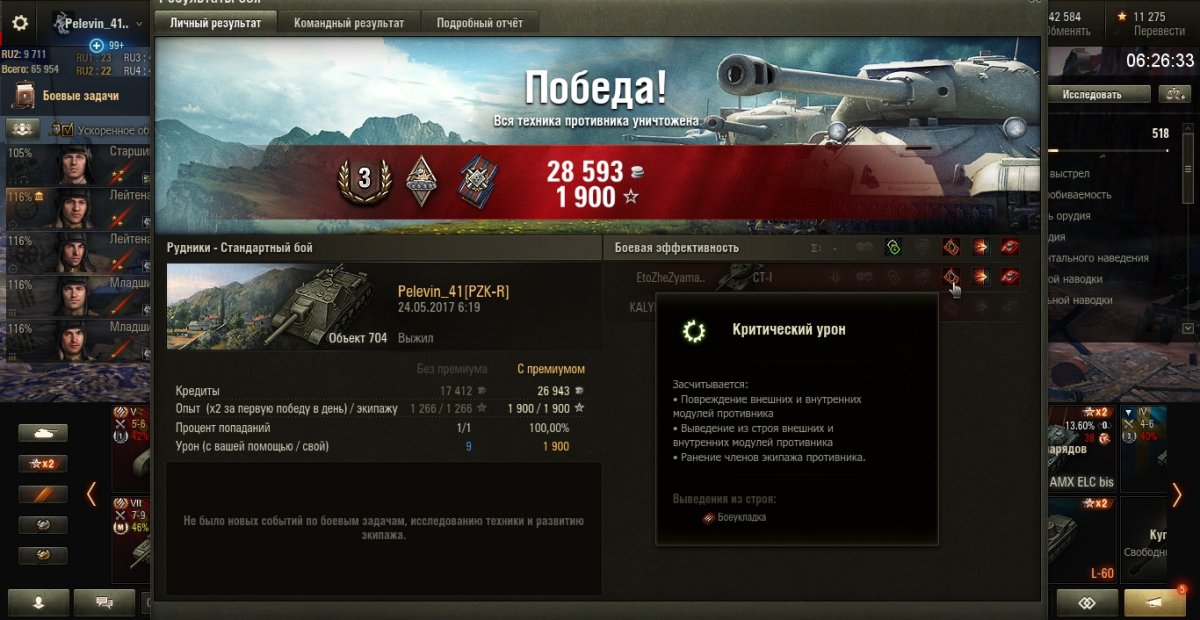Select the EtoZheZyama СТ-I efficiency row
The height and width of the screenshot is (620, 1200).
(760, 277)
